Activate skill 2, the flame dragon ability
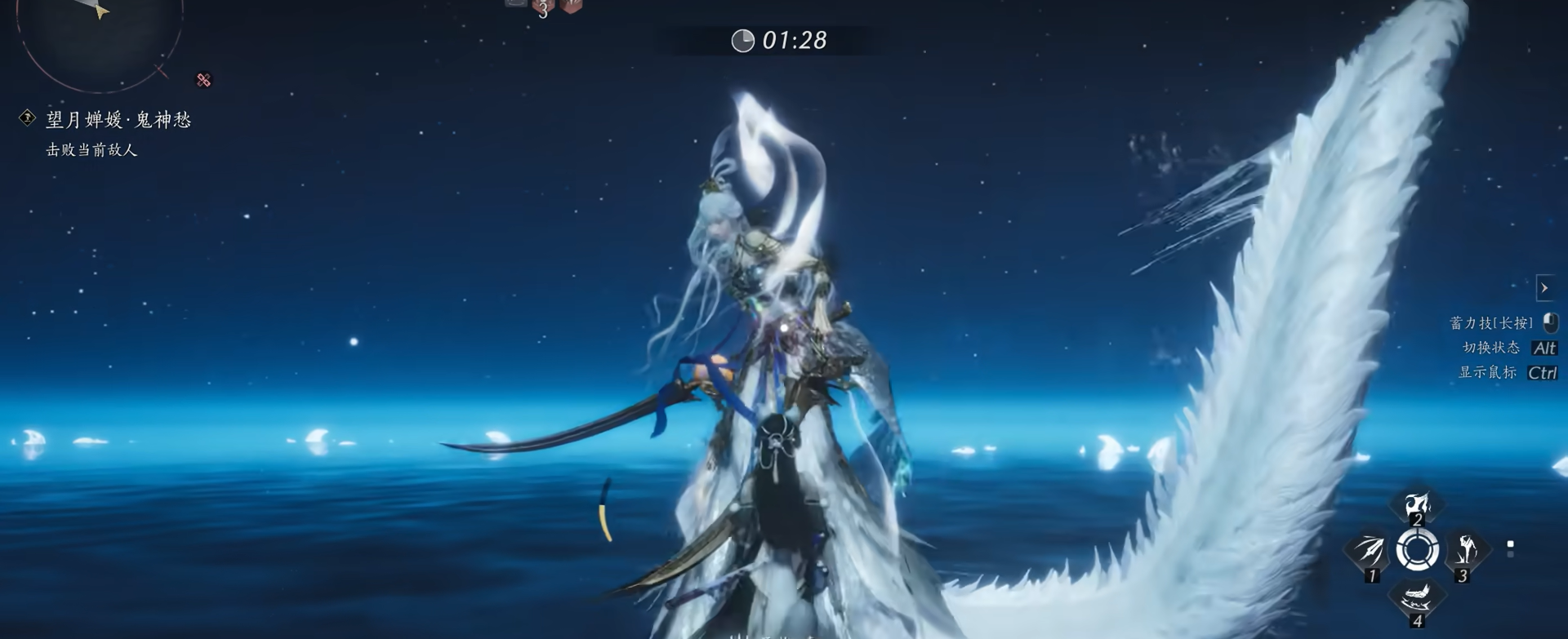Image resolution: width=1568 pixels, height=639 pixels. [x=1416, y=506]
